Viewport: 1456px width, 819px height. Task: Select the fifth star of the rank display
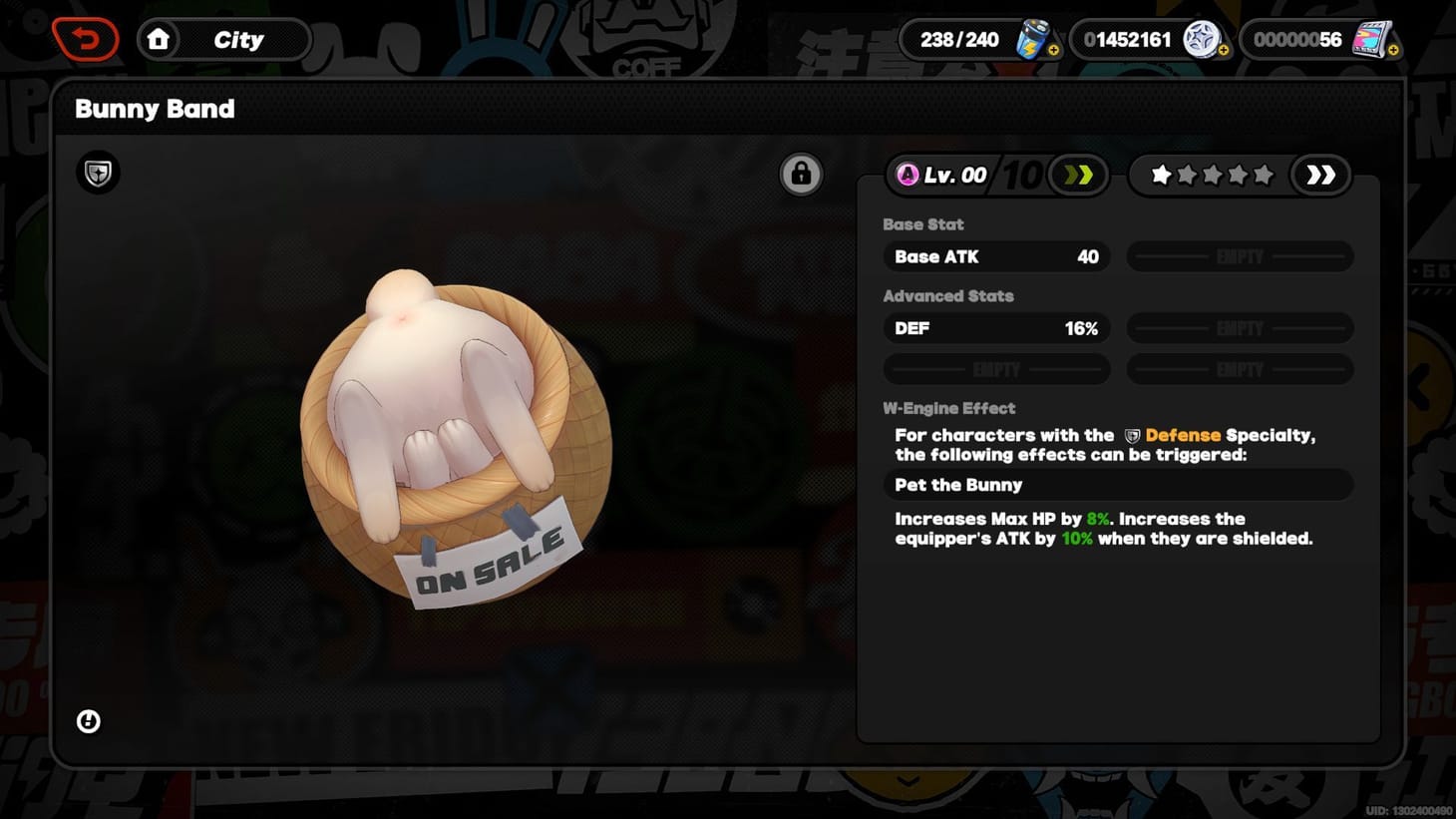click(x=1265, y=174)
